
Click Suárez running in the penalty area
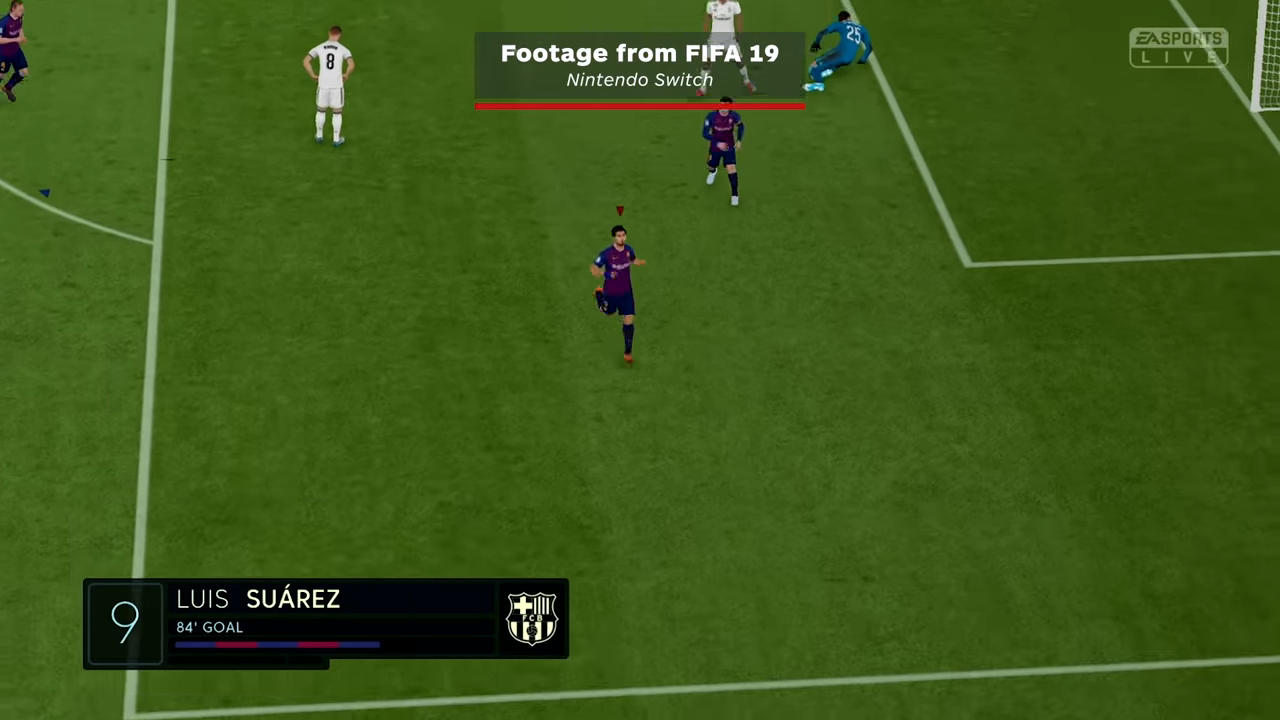tap(617, 285)
